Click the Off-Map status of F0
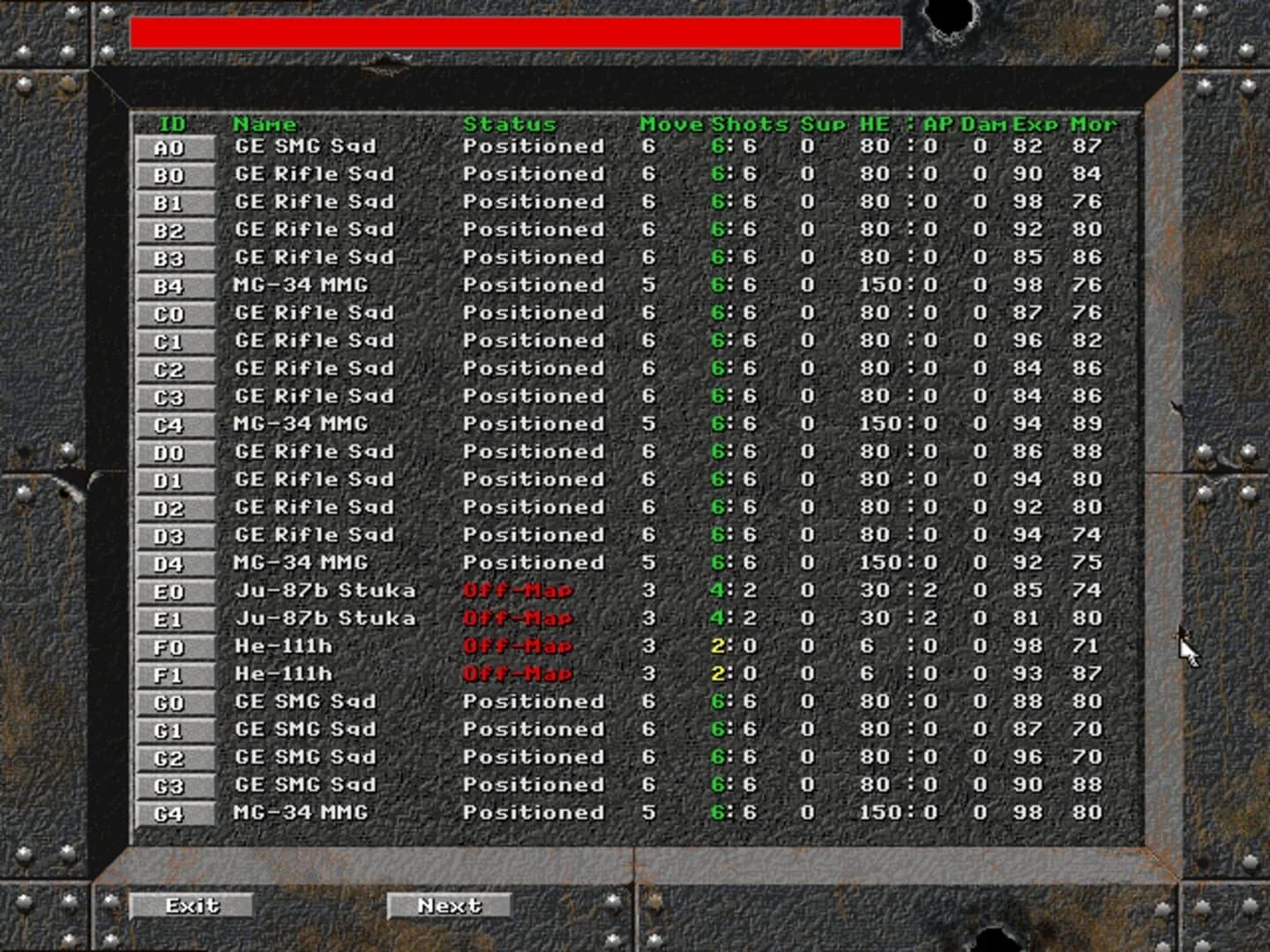1270x952 pixels. (x=517, y=646)
